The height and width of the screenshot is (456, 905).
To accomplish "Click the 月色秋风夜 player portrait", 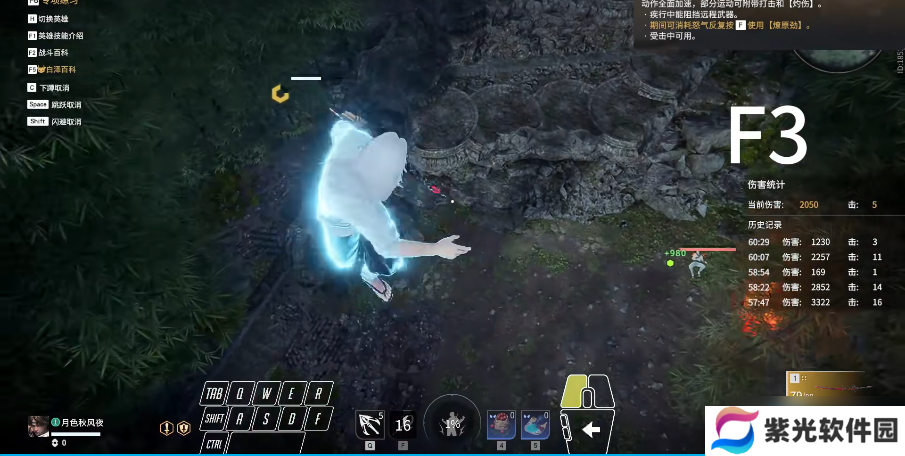I will click(38, 425).
